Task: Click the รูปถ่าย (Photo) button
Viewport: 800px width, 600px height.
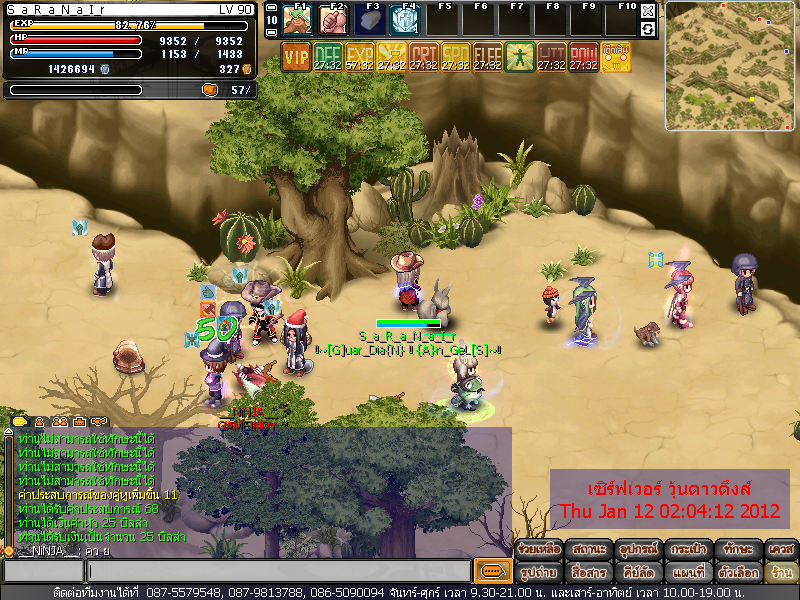Action: coord(537,572)
